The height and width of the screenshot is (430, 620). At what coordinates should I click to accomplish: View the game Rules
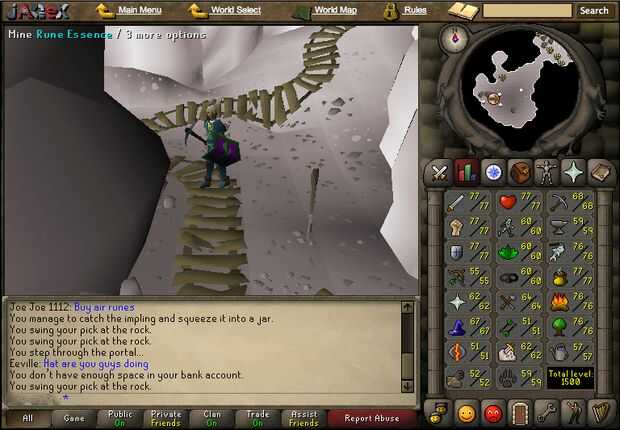(415, 10)
